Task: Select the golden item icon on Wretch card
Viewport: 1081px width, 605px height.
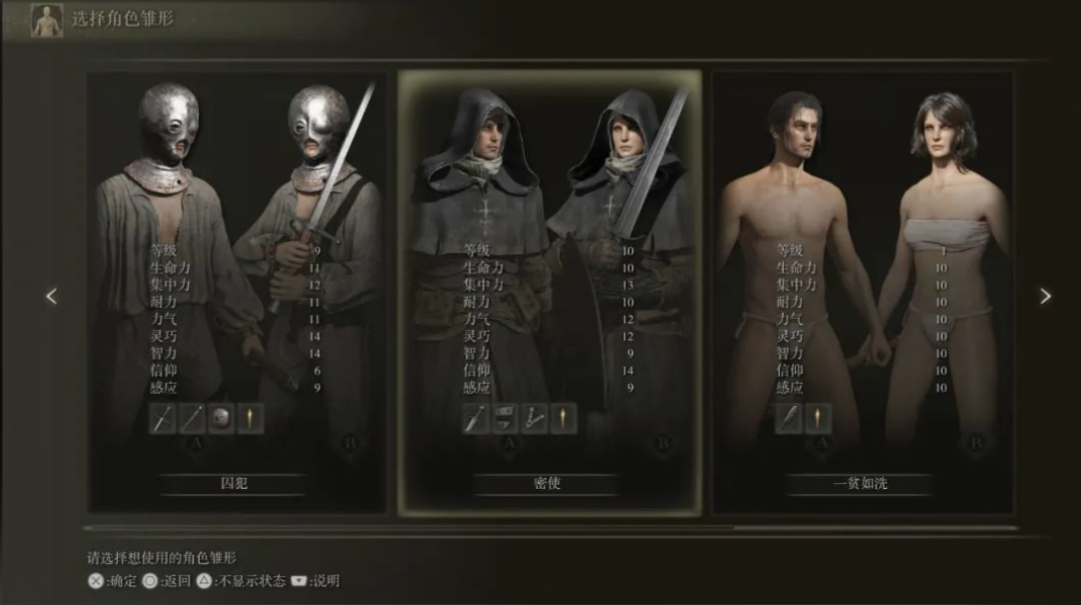Action: click(818, 419)
